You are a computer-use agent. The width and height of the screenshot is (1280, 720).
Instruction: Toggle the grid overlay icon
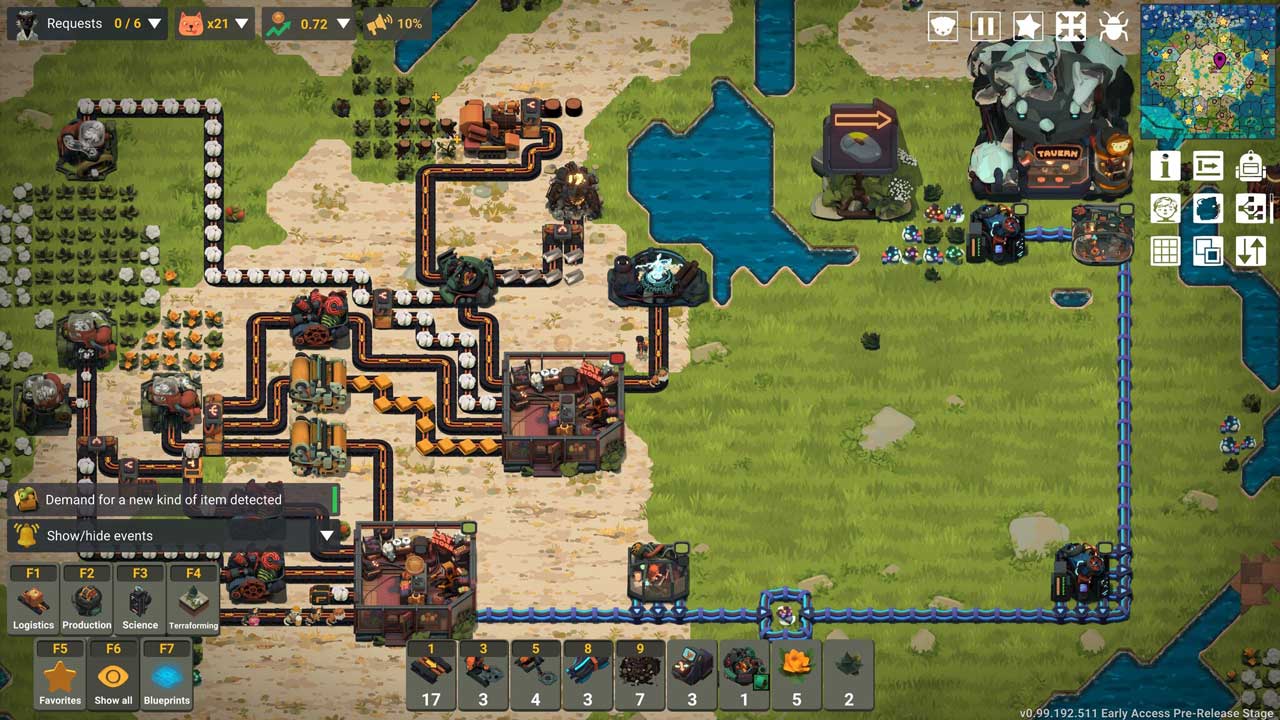1165,250
